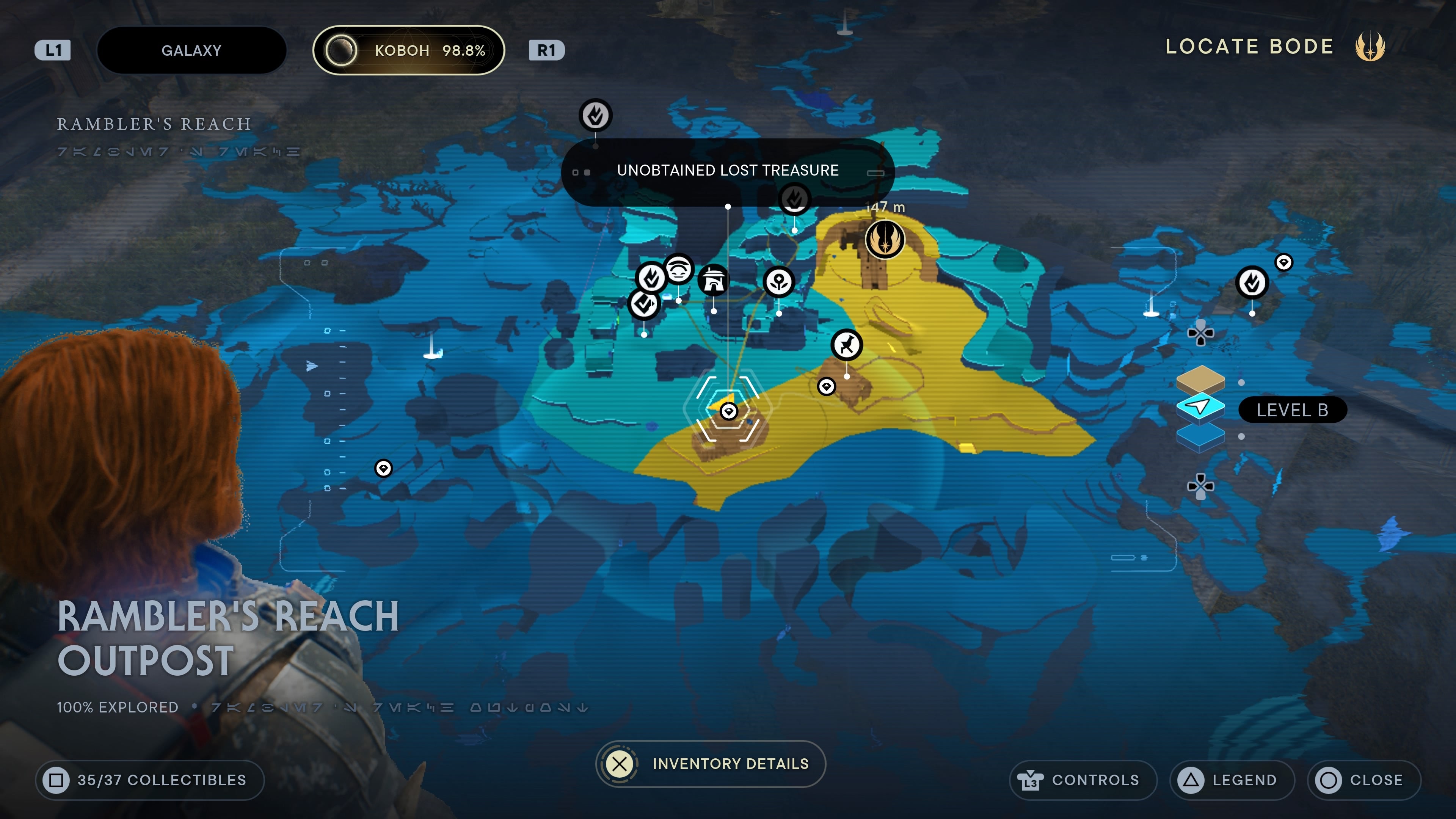The width and height of the screenshot is (1456, 819).
Task: Select the creature mount marker on the map
Action: coord(846,344)
